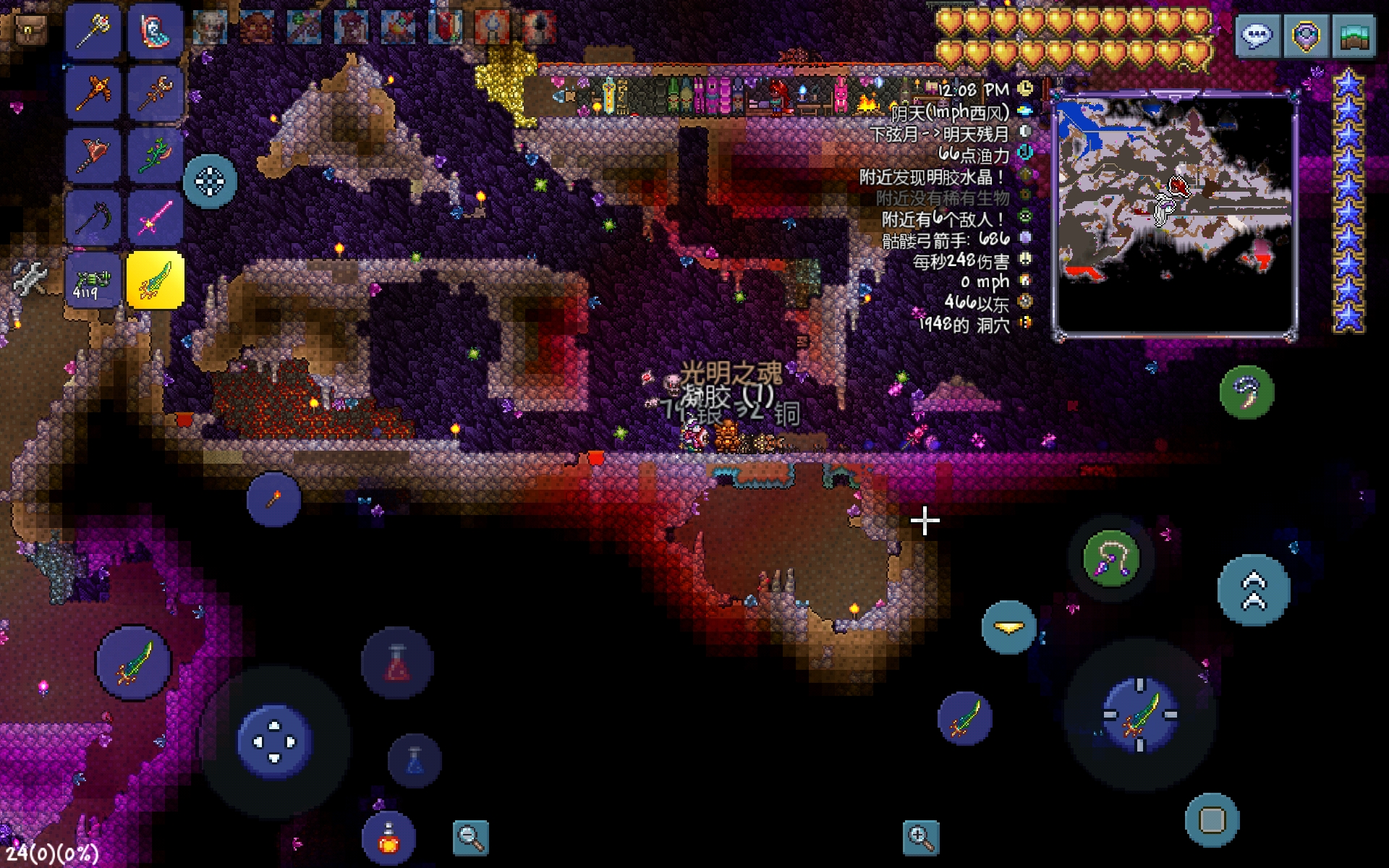The width and height of the screenshot is (1389, 868).
Task: Zoom out with the minus magnifier
Action: [x=470, y=838]
